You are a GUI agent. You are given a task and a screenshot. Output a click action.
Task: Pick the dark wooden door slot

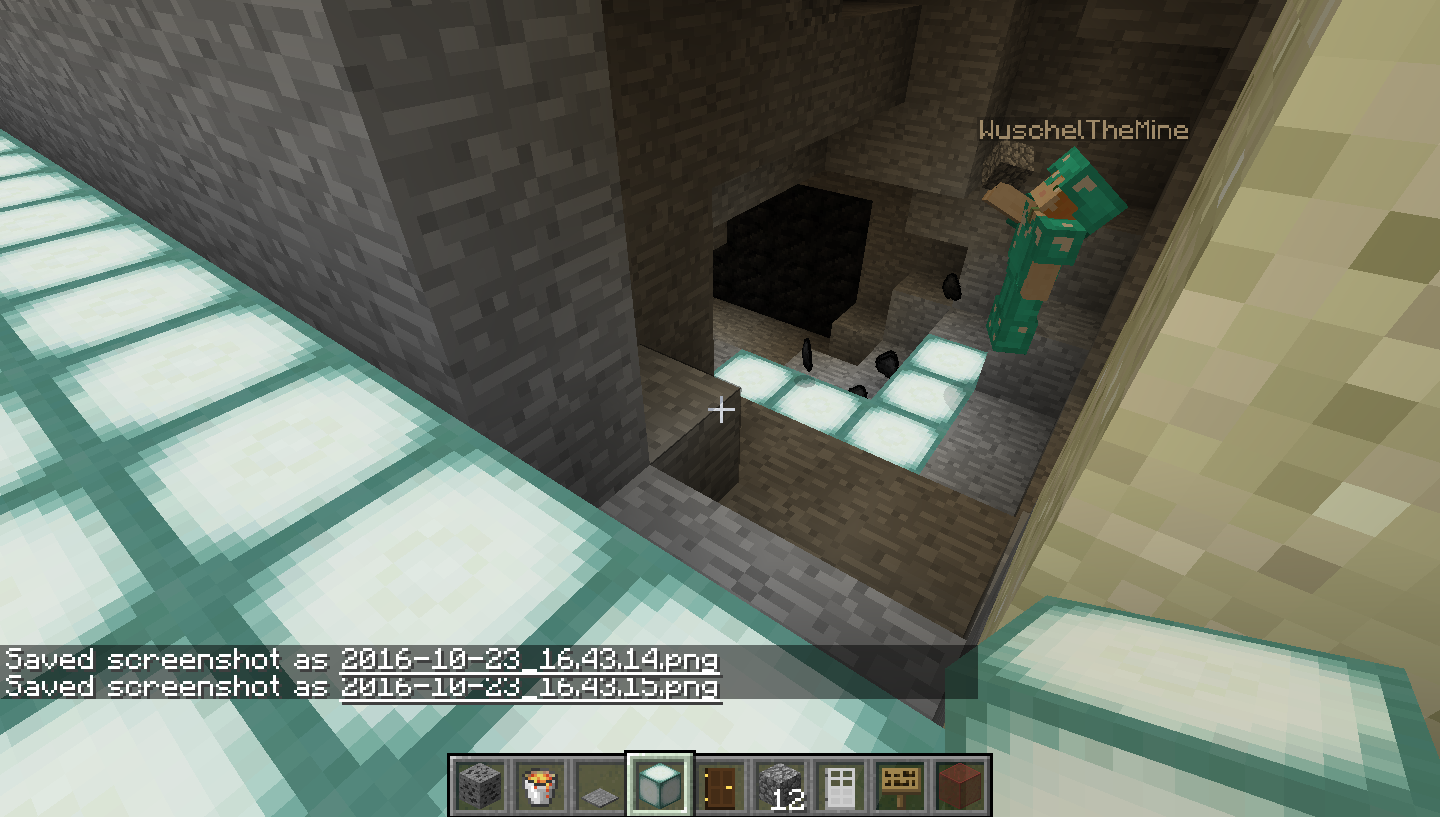(x=719, y=785)
